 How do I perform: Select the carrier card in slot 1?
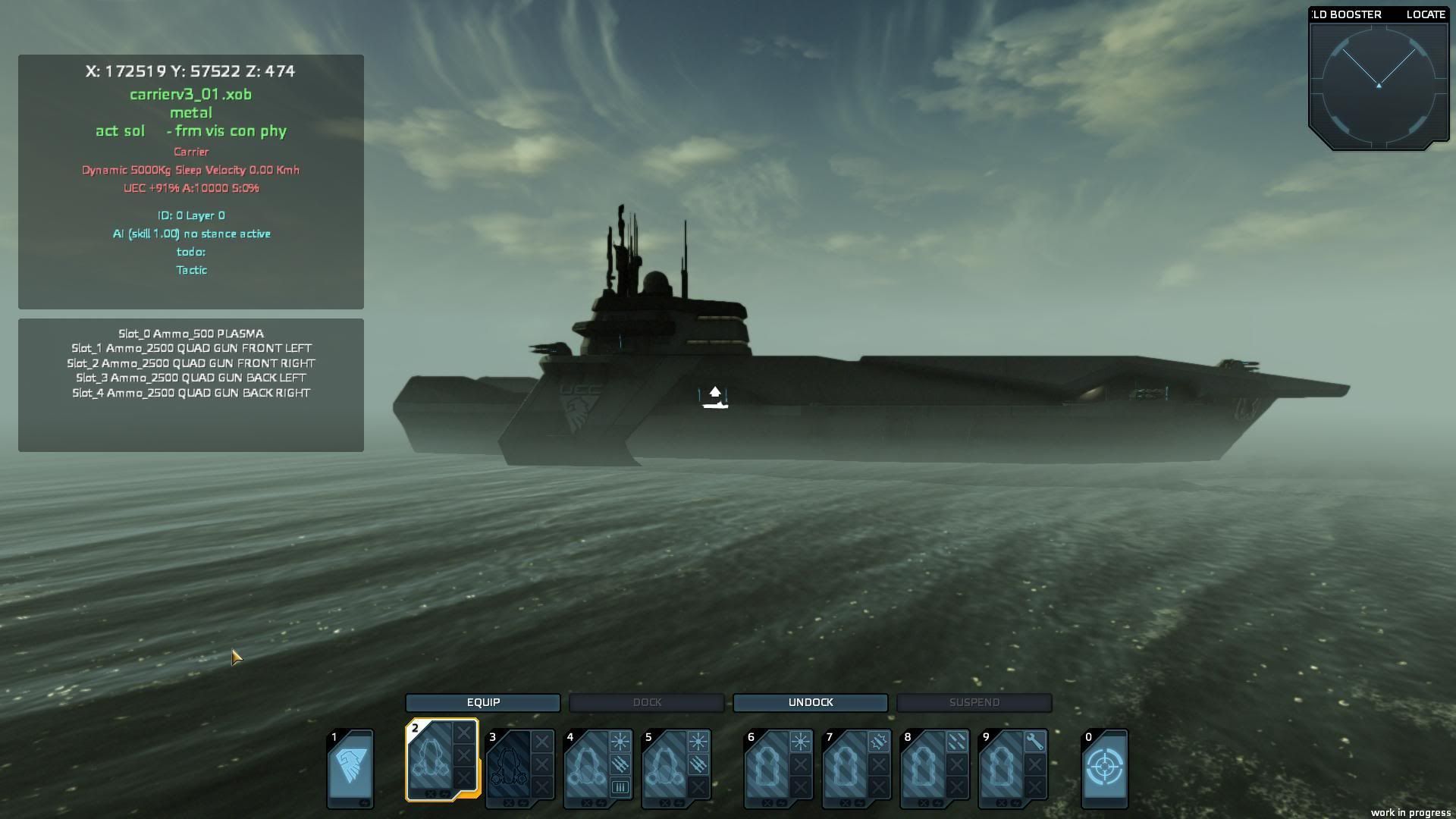(x=350, y=767)
